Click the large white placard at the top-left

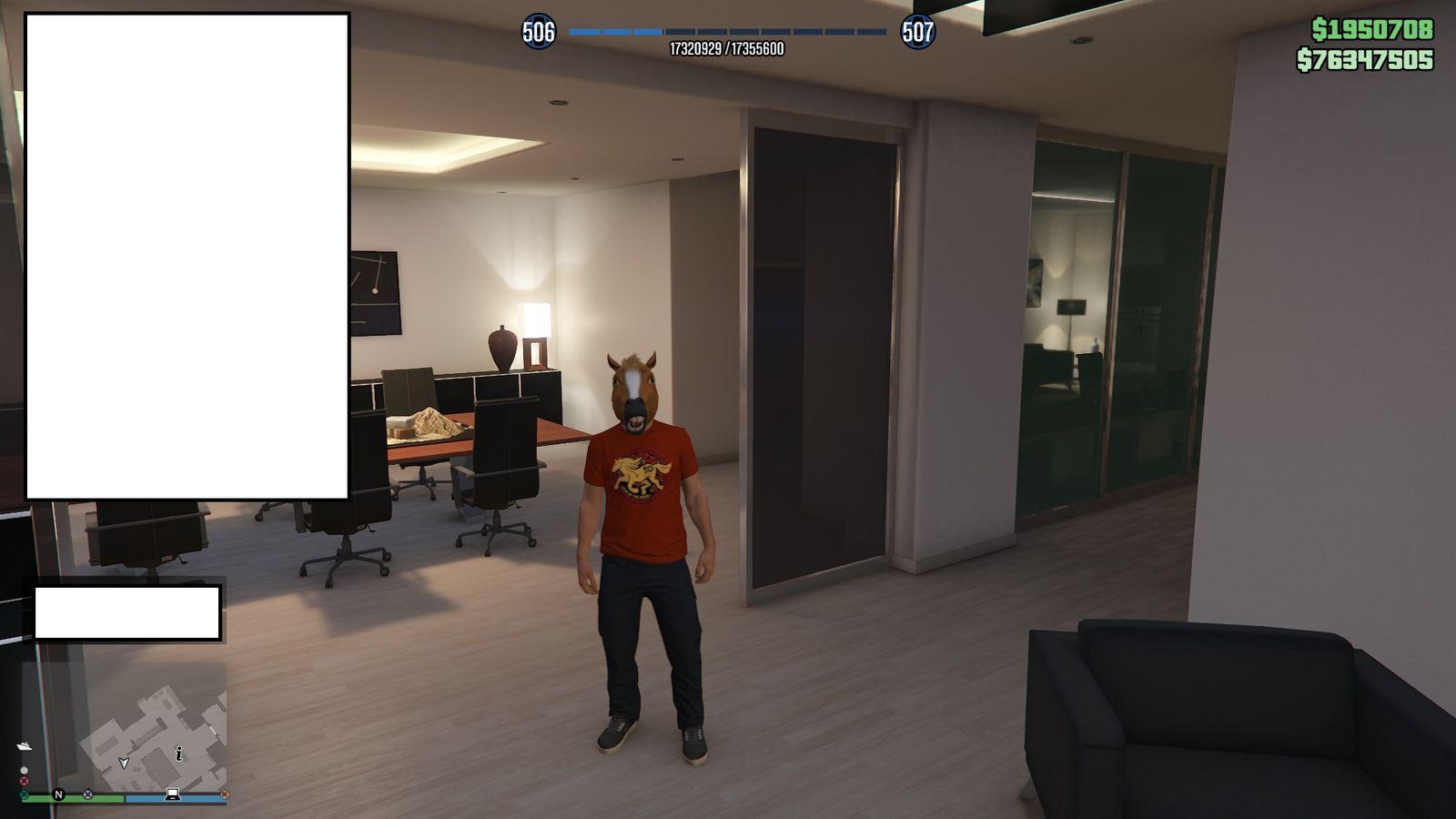pyautogui.click(x=187, y=255)
